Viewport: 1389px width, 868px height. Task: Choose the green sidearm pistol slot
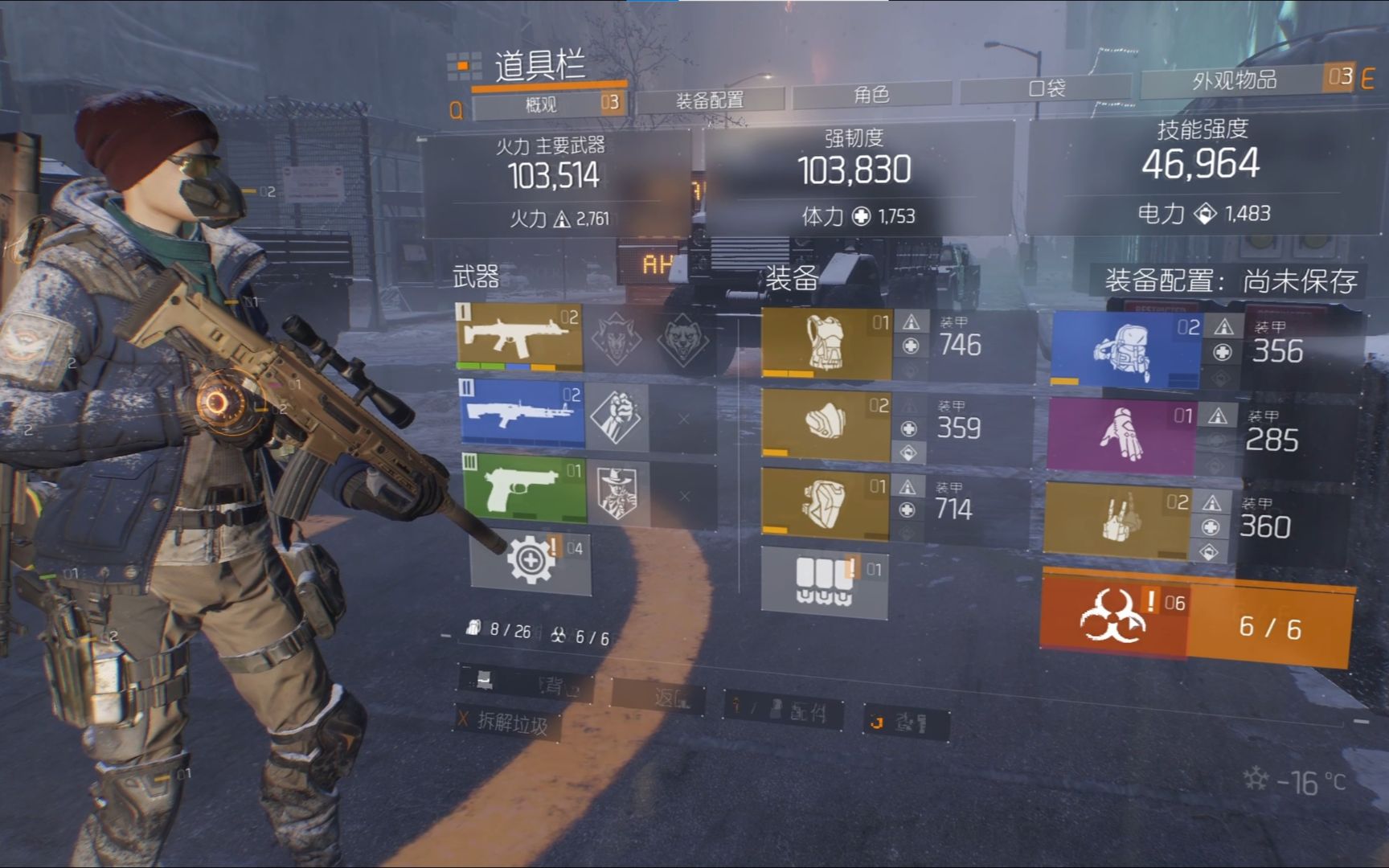coord(524,489)
